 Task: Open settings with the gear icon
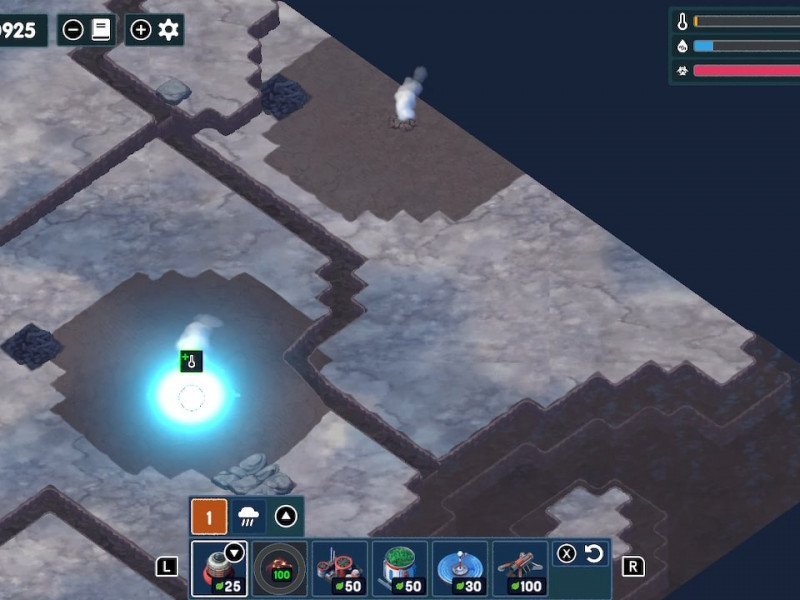click(168, 30)
